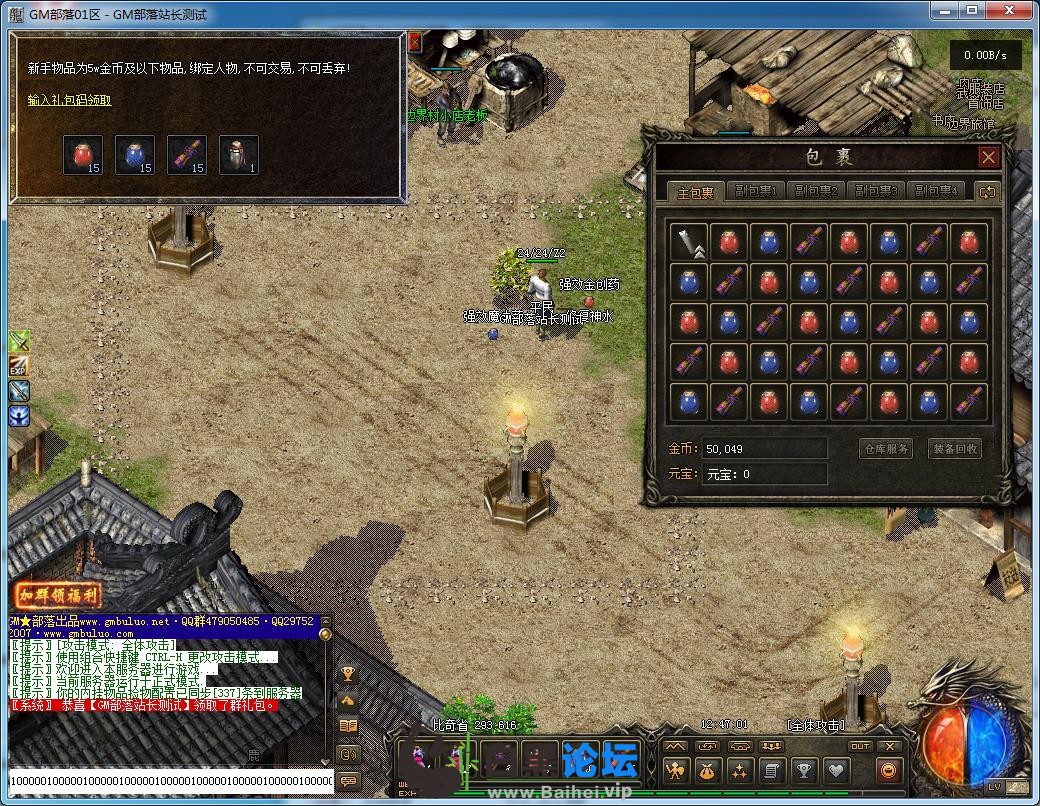Click the 装备回收 equipment recycle button
The width and height of the screenshot is (1040, 806).
coord(954,449)
